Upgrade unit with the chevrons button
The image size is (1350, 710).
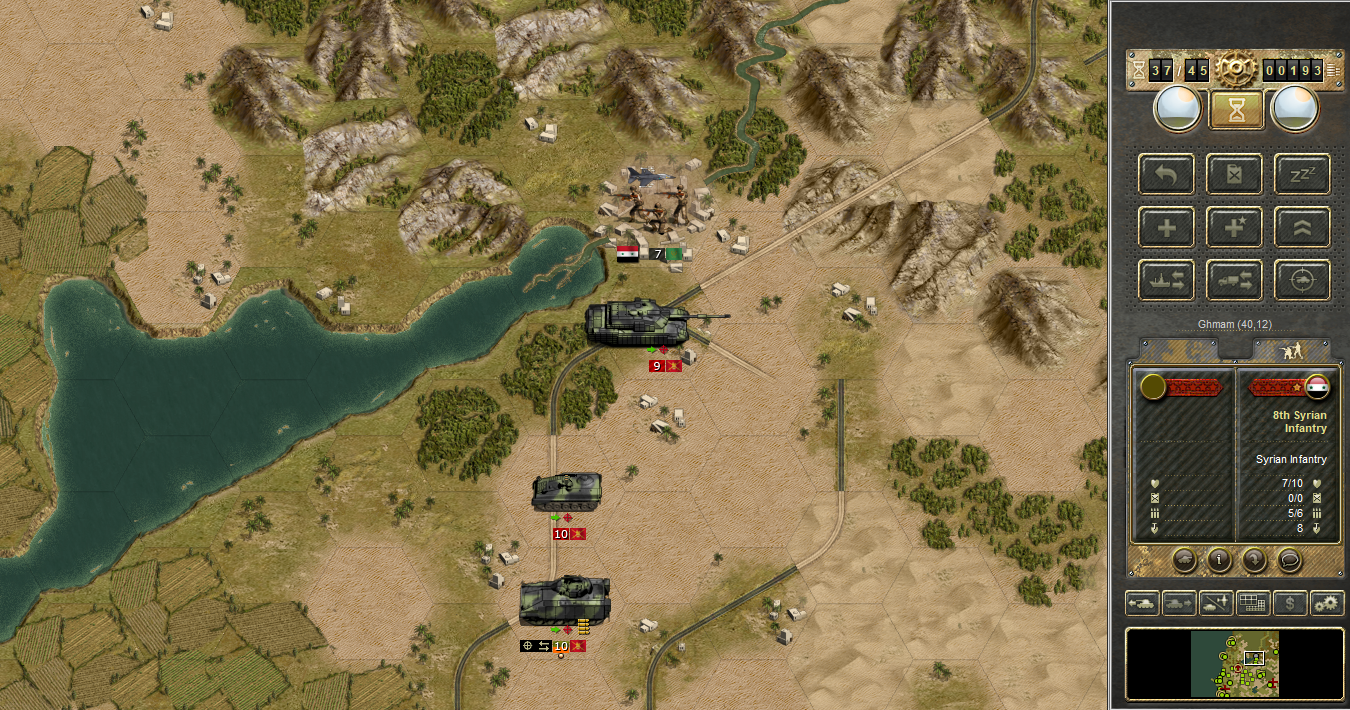click(x=1302, y=227)
